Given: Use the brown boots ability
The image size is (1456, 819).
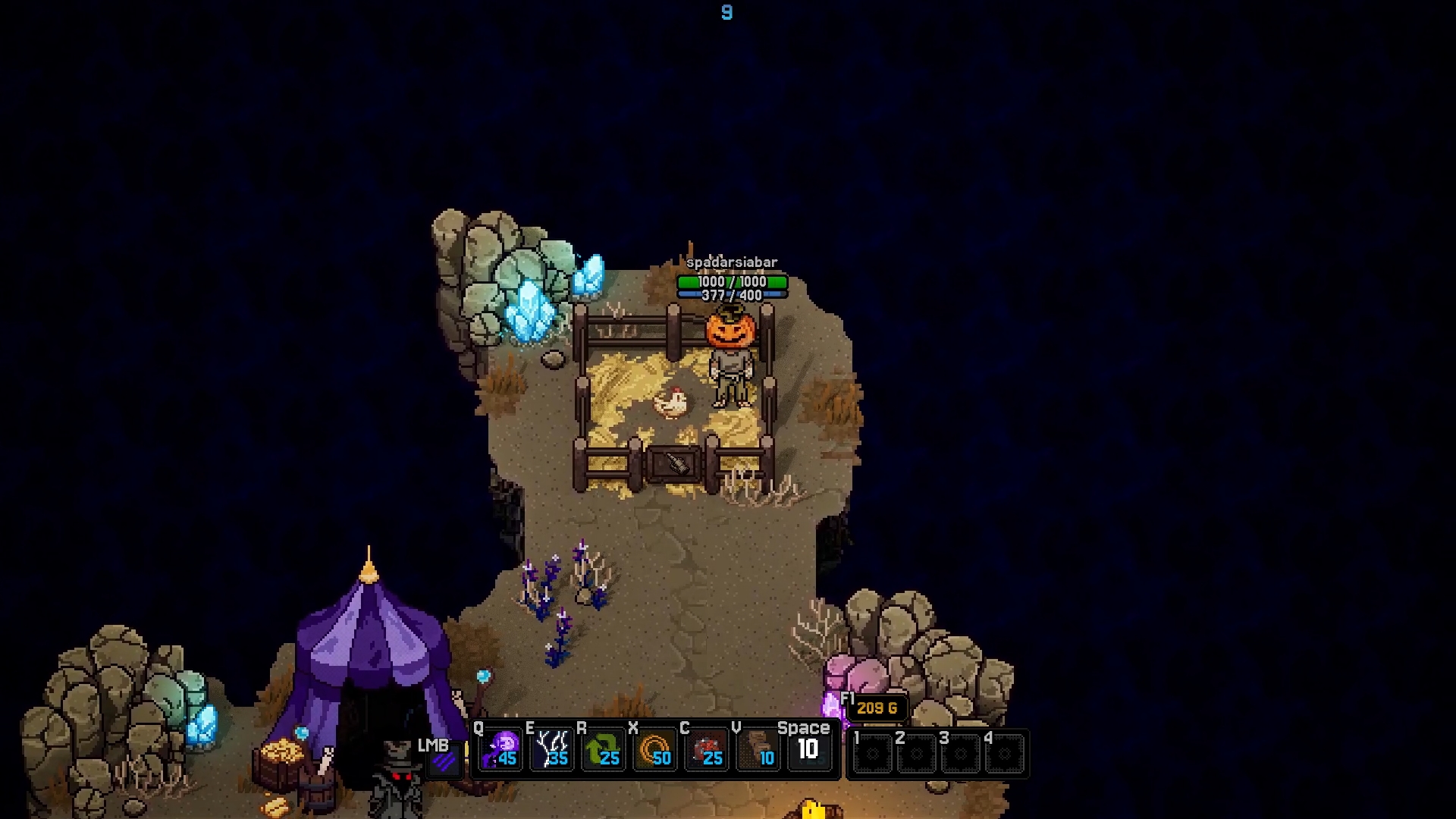Looking at the screenshot, I should [759, 749].
